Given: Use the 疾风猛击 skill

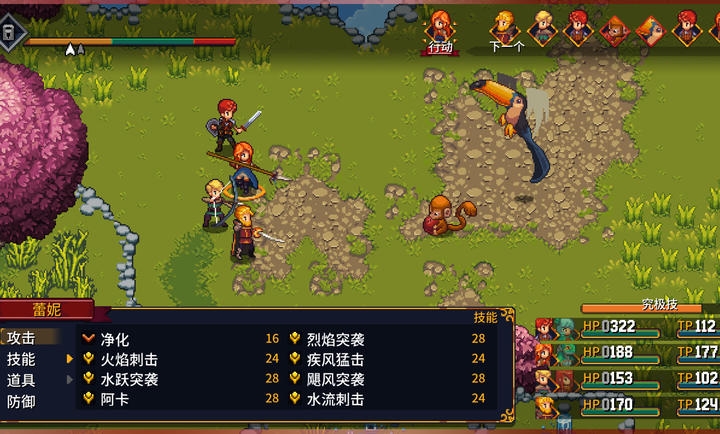Looking at the screenshot, I should [x=335, y=359].
